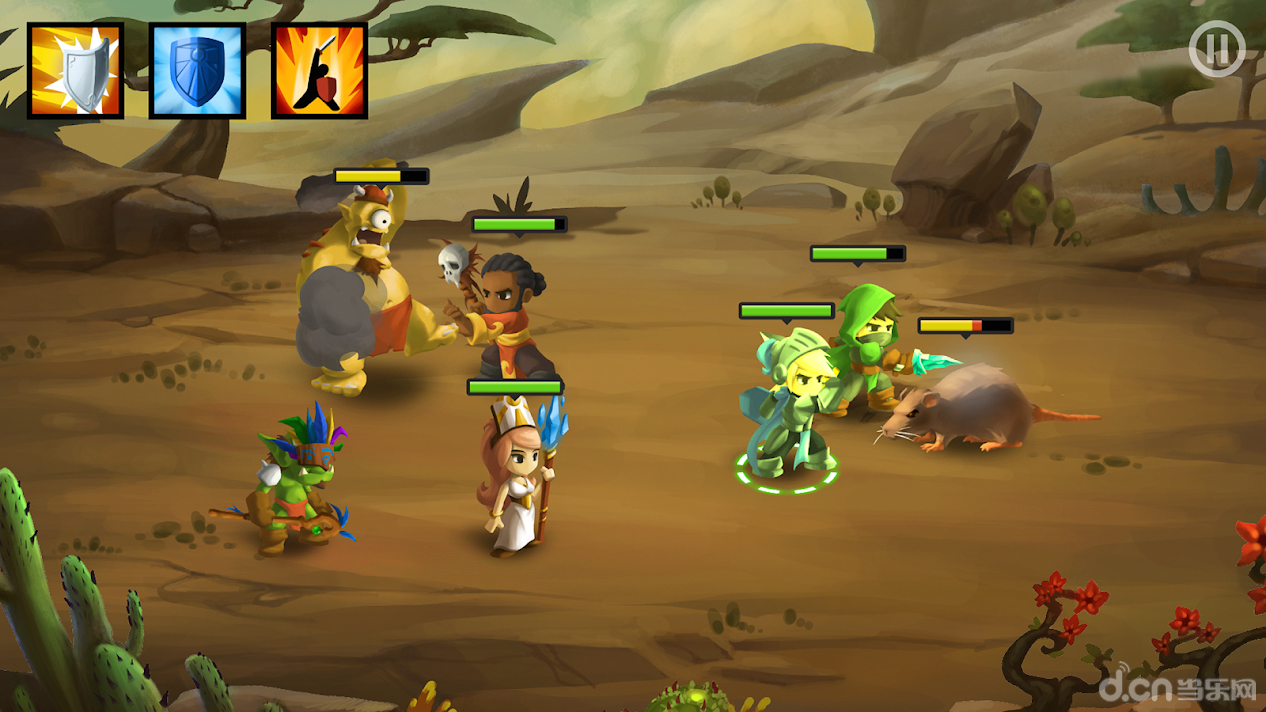
Task: Use the blue shield defense ability
Action: [197, 71]
